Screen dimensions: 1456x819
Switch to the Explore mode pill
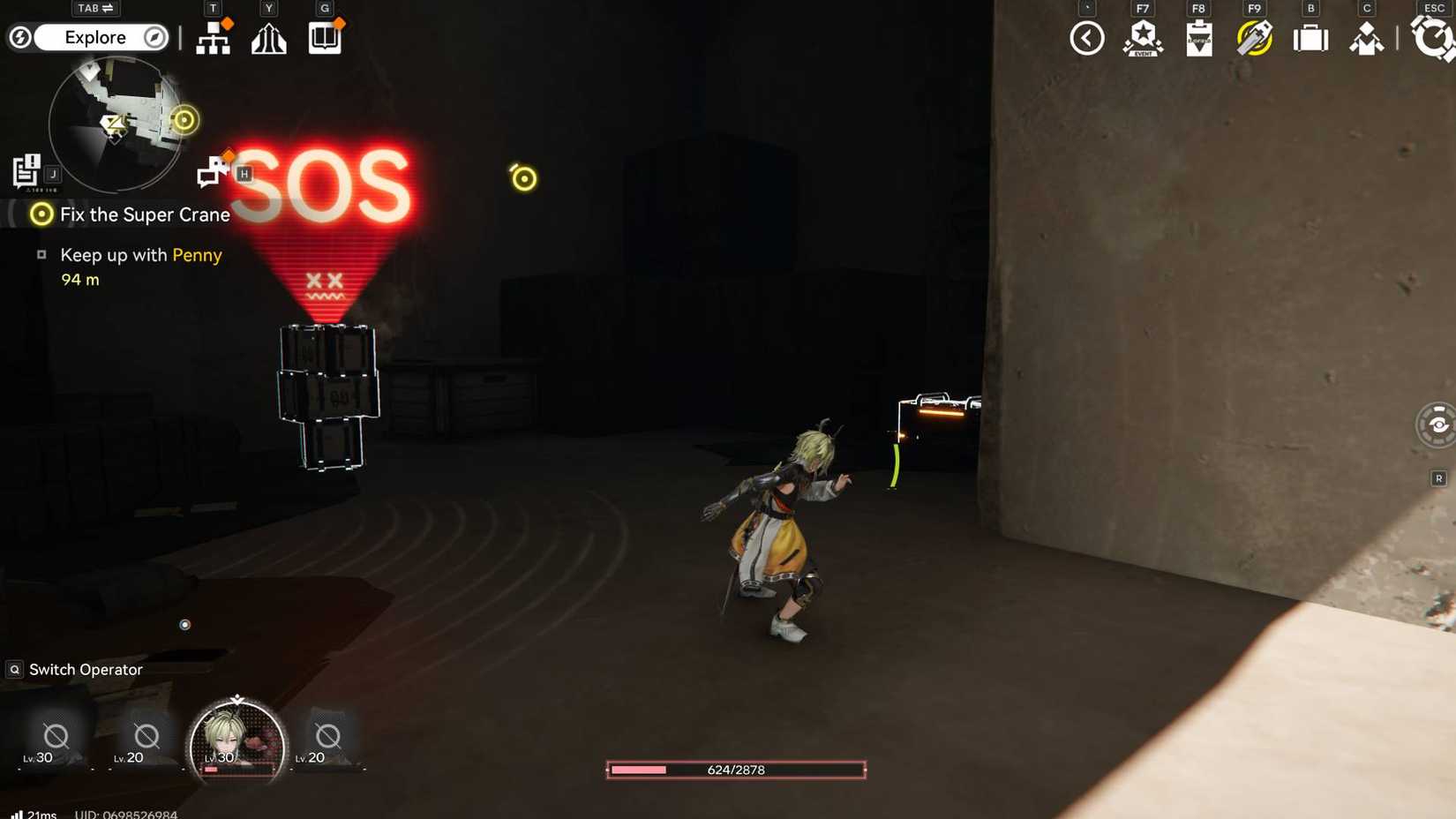point(95,37)
